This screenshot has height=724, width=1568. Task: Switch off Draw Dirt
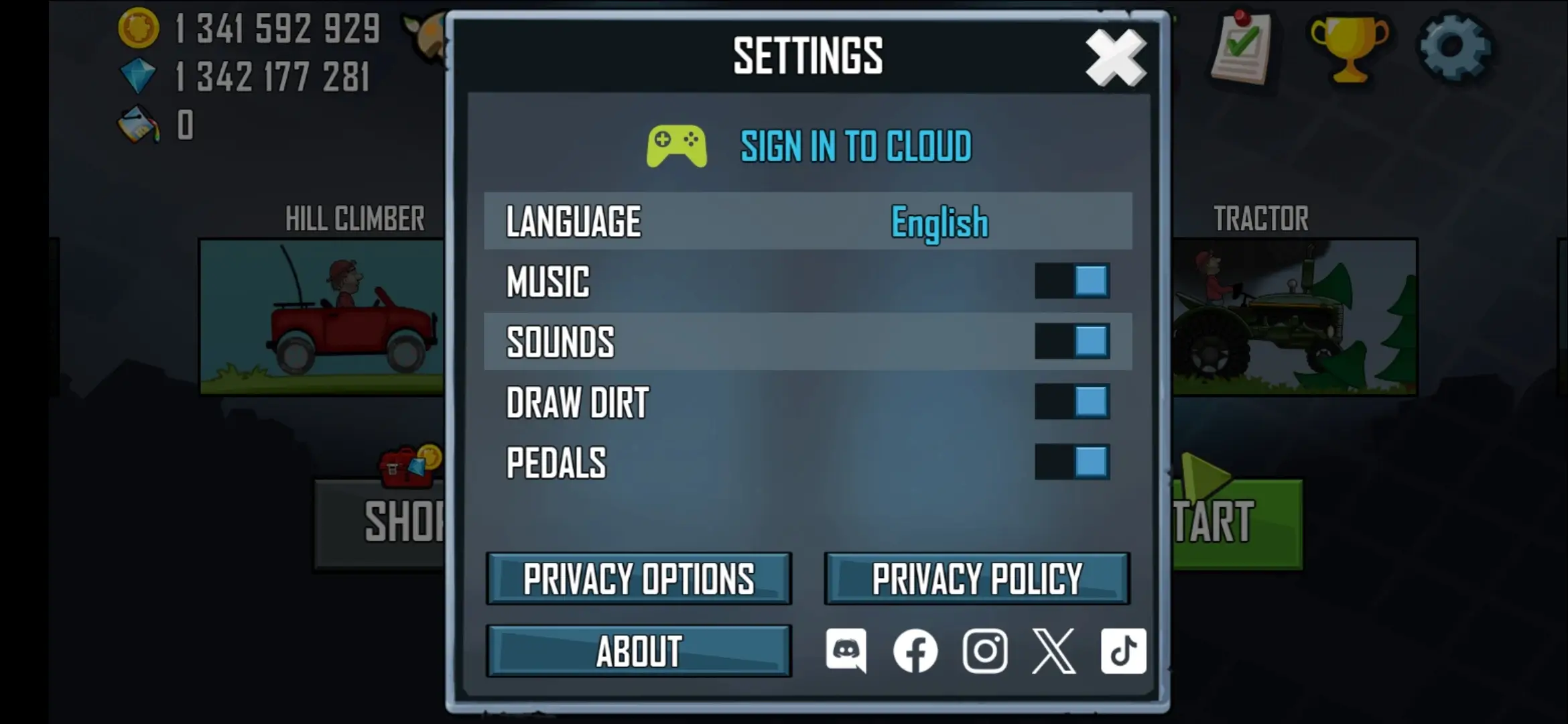click(1071, 402)
